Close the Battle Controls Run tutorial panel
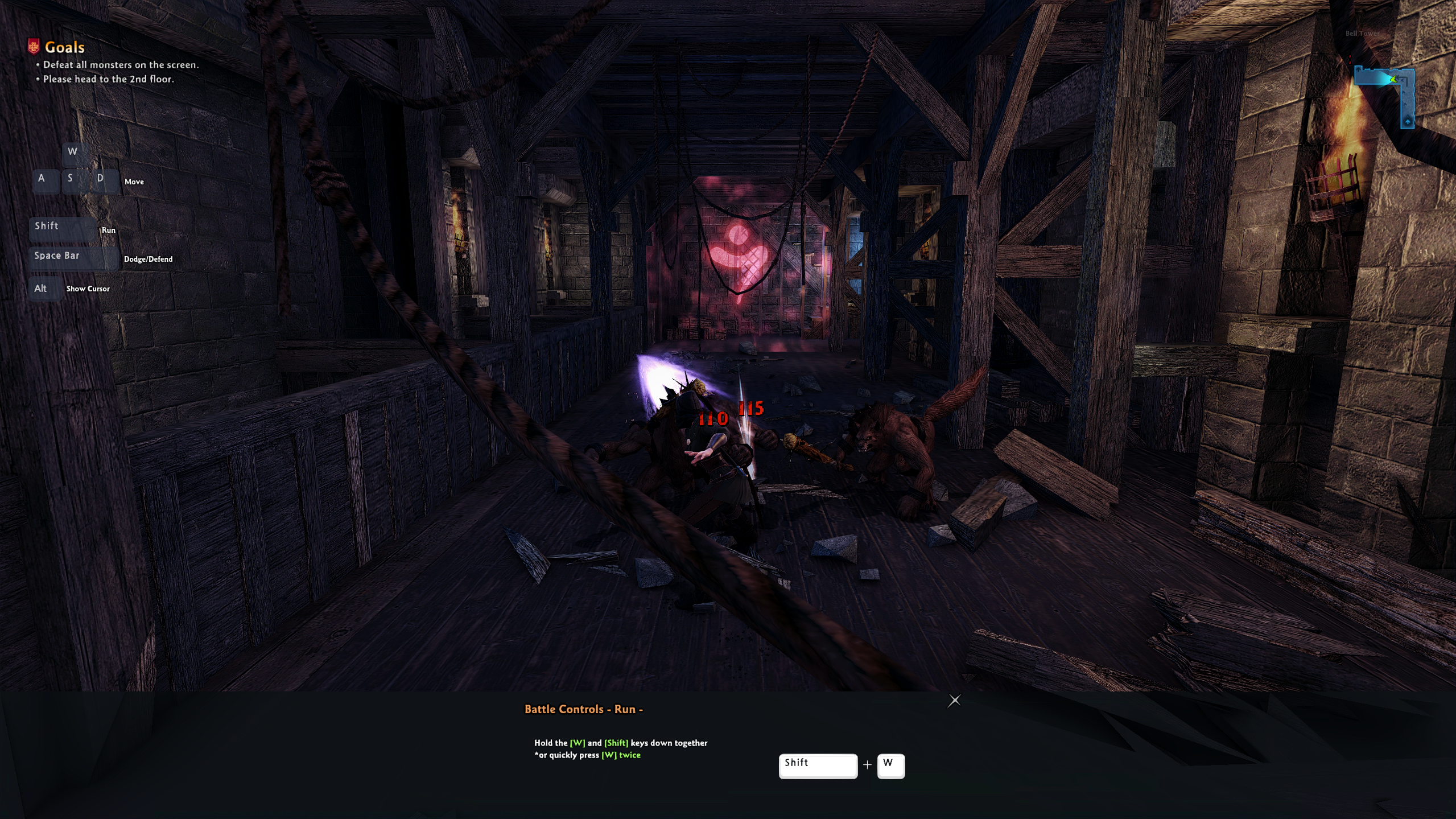1456x819 pixels. coord(954,701)
